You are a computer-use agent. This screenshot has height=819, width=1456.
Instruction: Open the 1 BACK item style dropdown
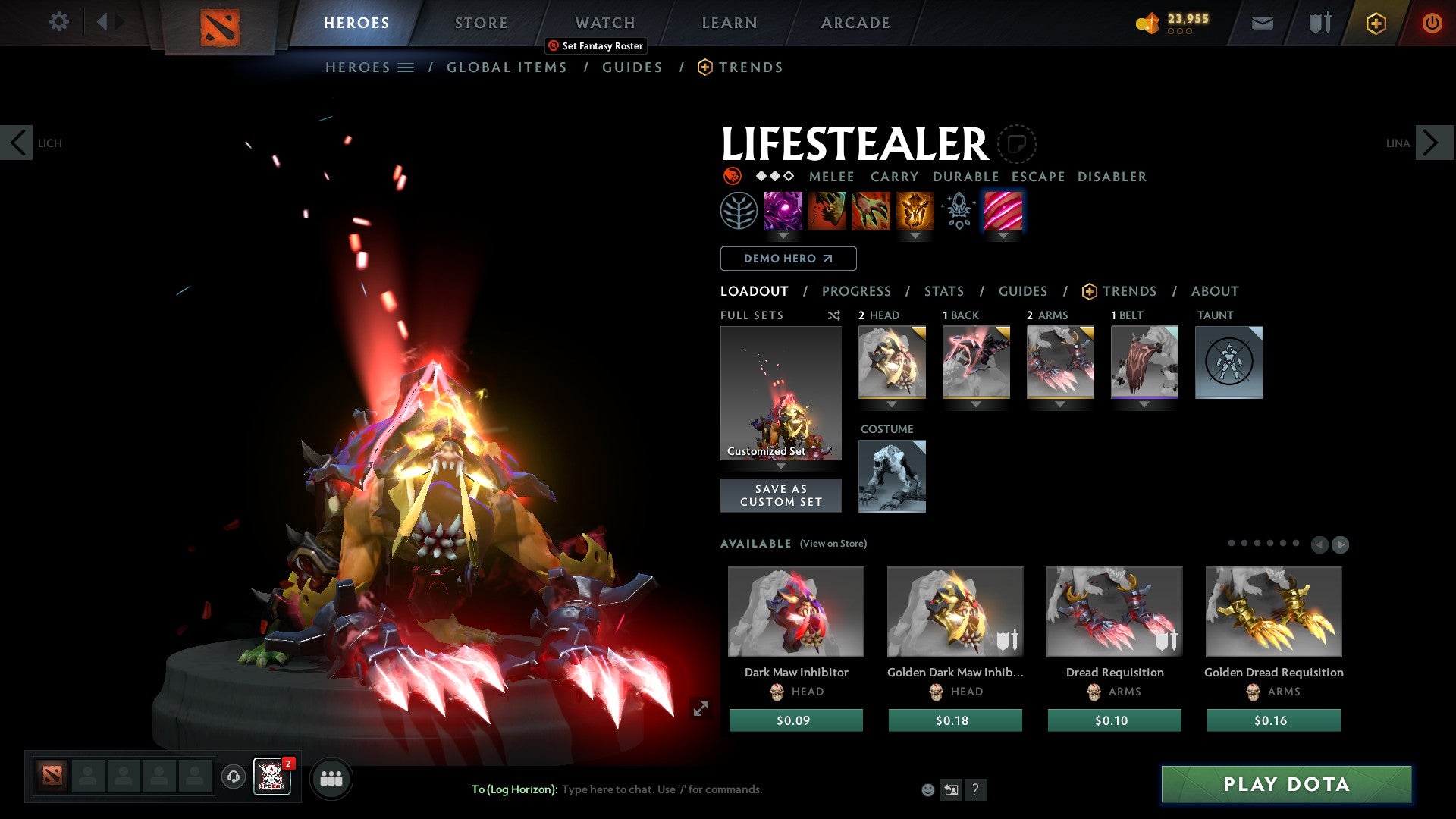tap(976, 404)
